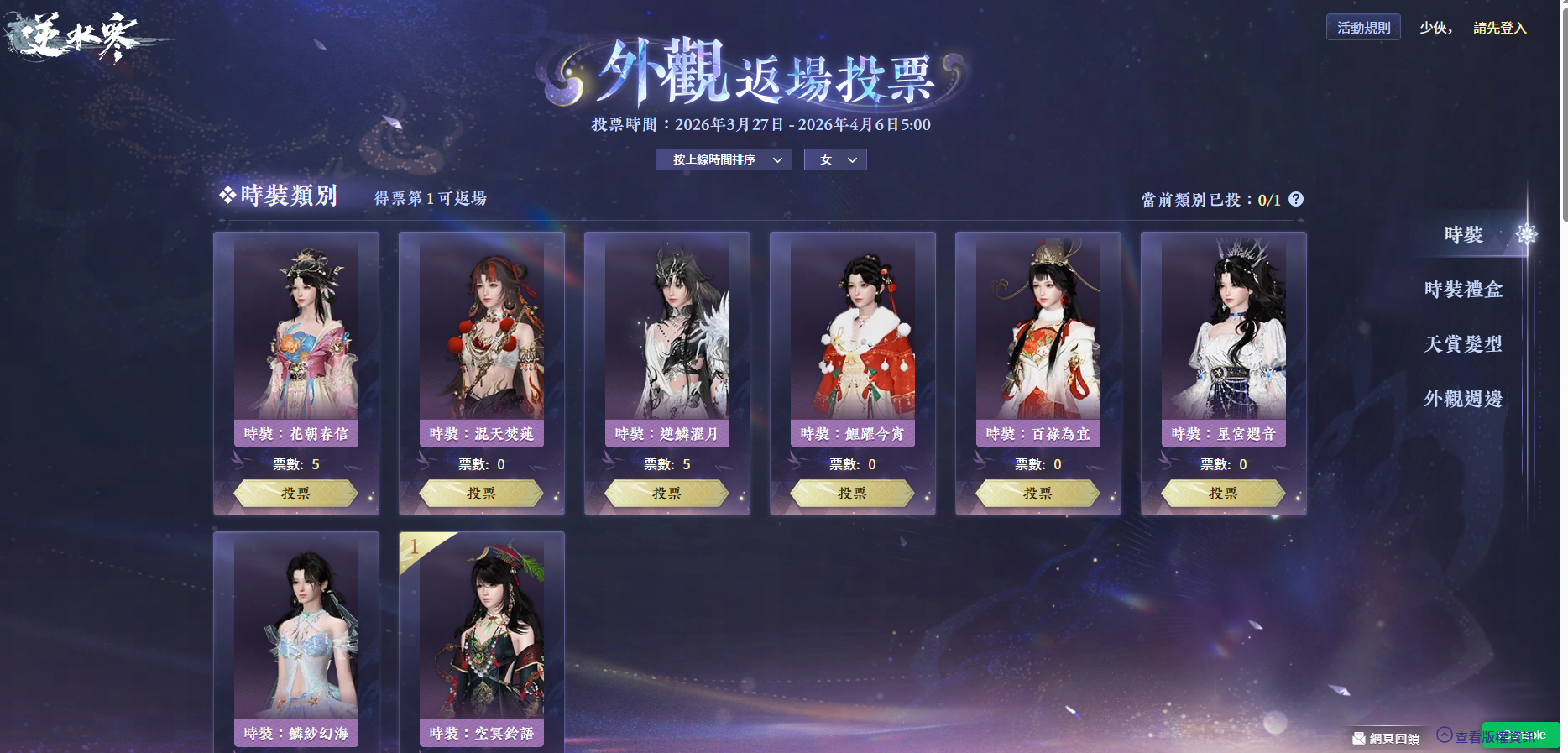Click the 逆水寒 game logo

coord(80,37)
